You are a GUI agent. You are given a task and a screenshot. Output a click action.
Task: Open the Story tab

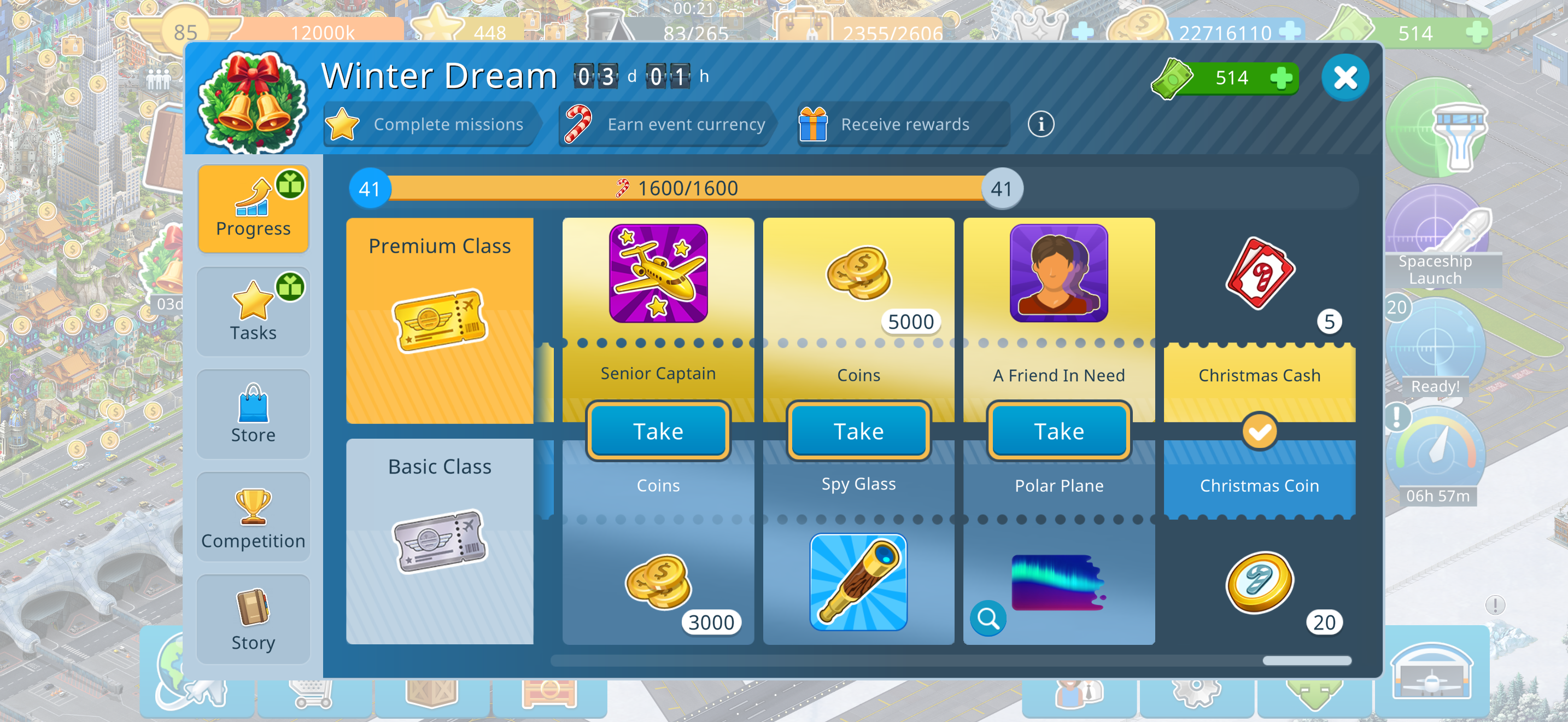coord(253,620)
